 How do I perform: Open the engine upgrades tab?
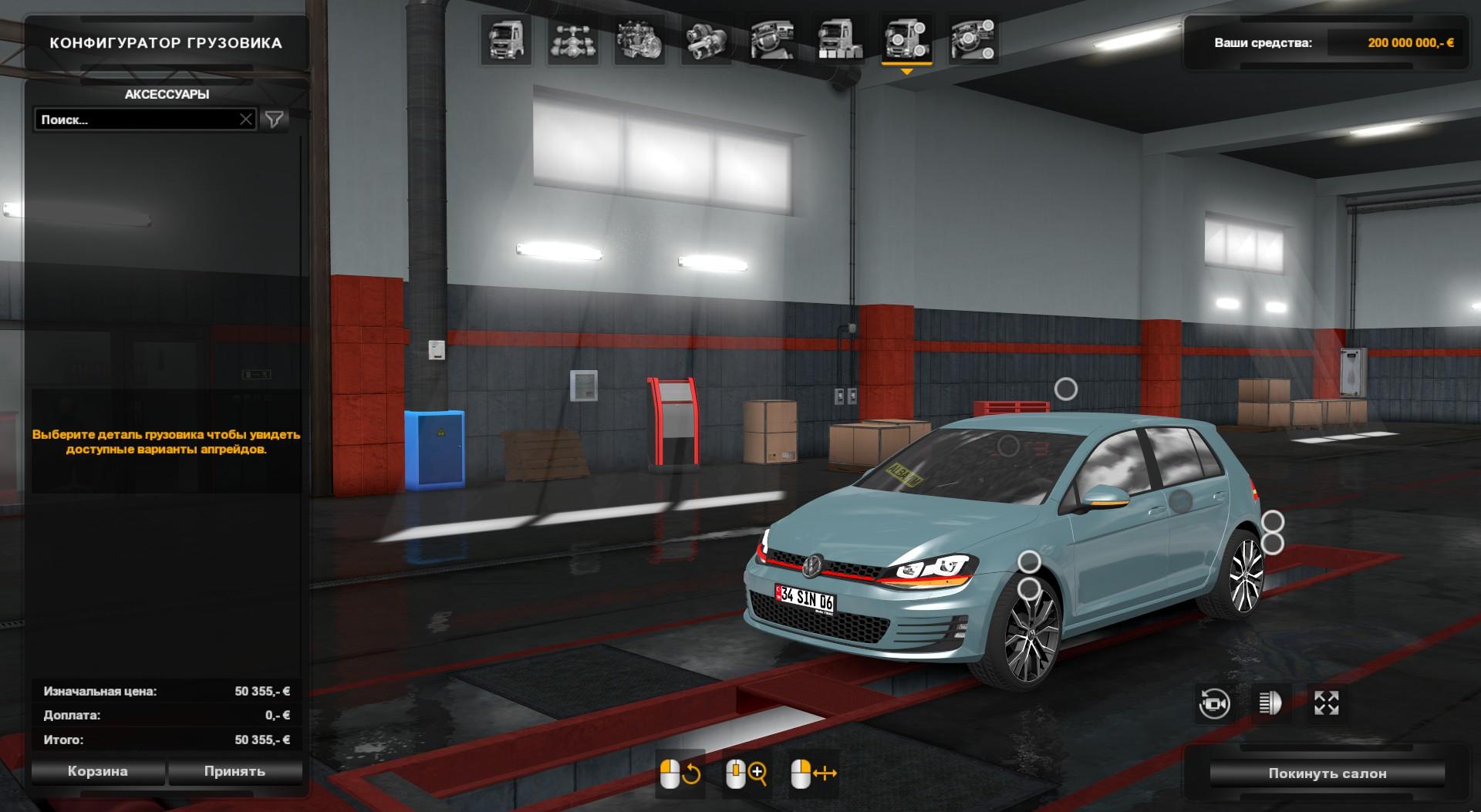pos(640,40)
